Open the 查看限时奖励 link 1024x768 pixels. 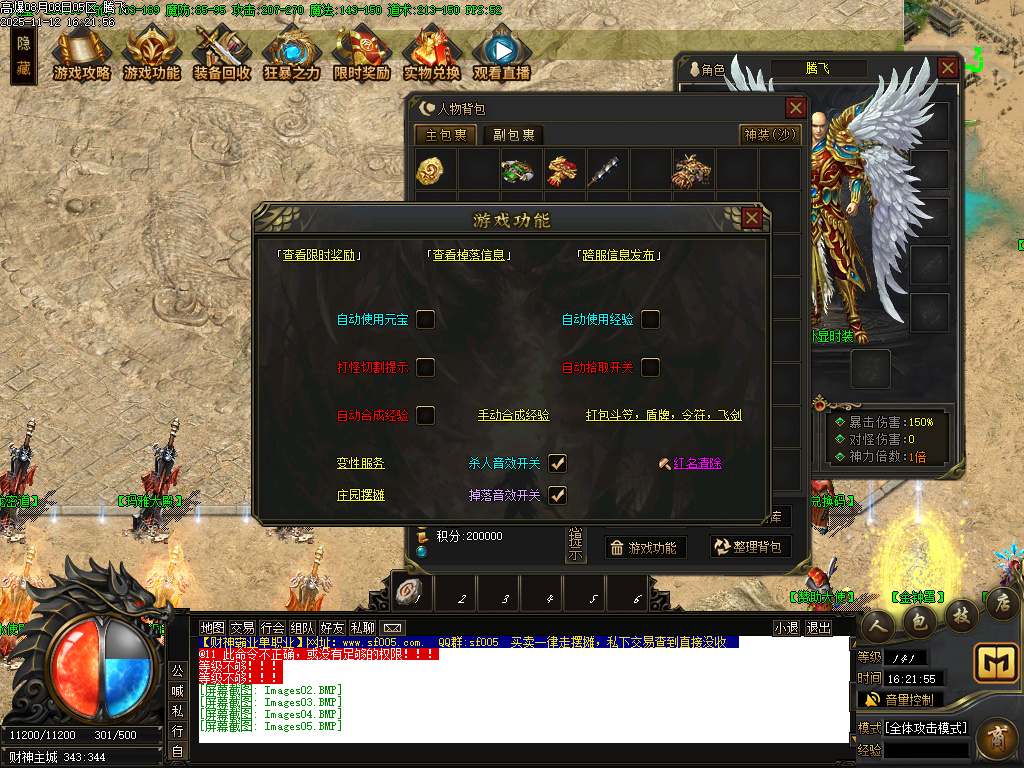(318, 255)
